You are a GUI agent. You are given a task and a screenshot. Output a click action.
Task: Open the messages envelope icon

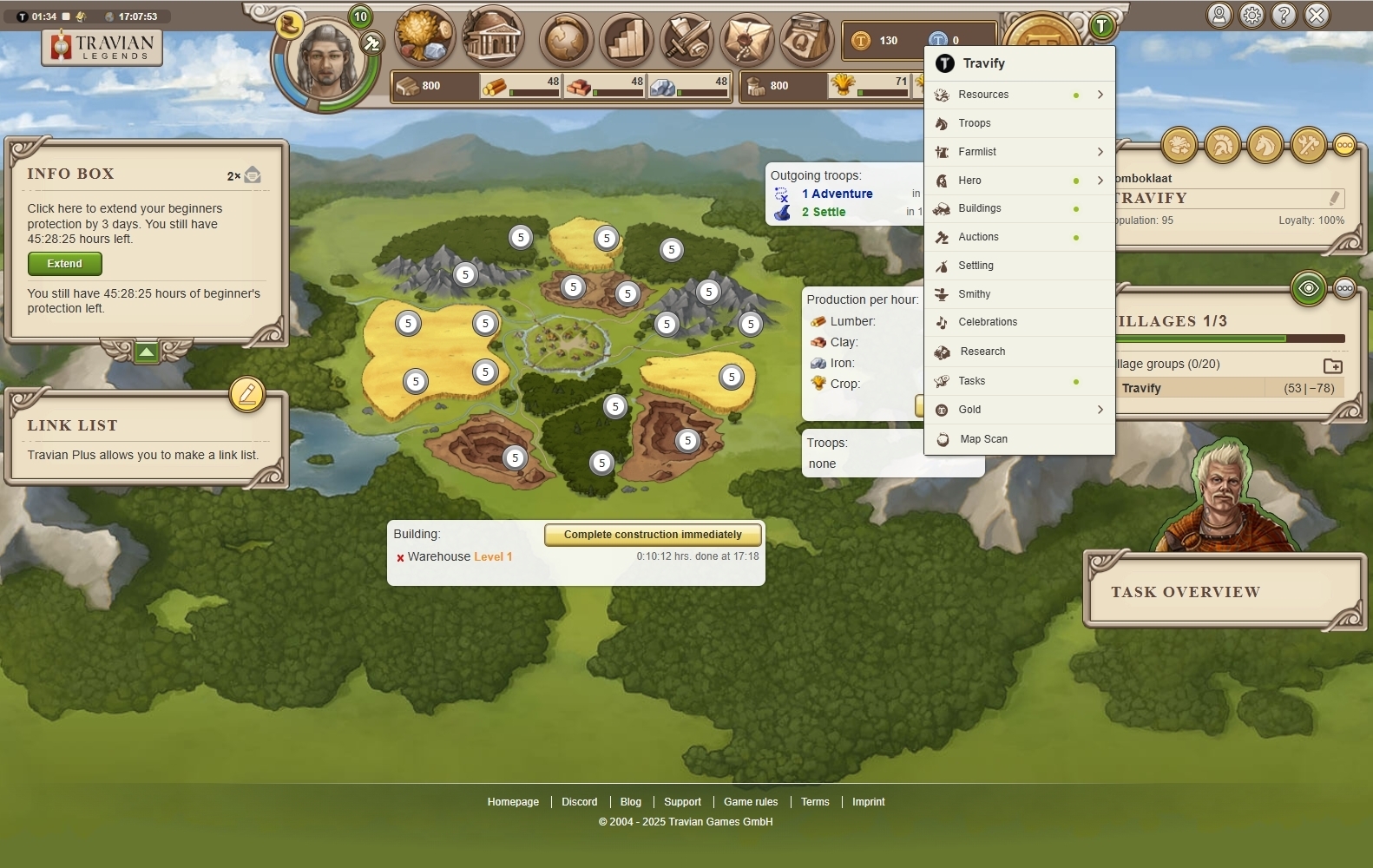click(746, 40)
